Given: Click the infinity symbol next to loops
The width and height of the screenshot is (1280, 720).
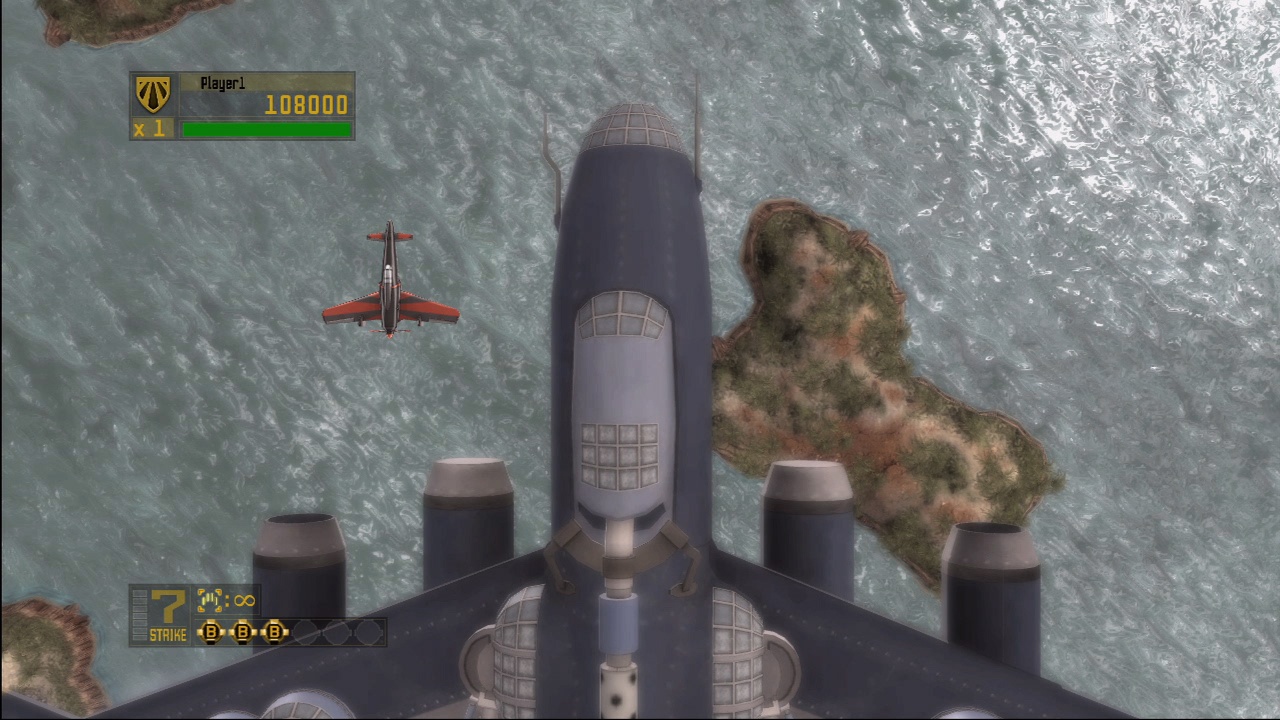Looking at the screenshot, I should click(x=245, y=600).
